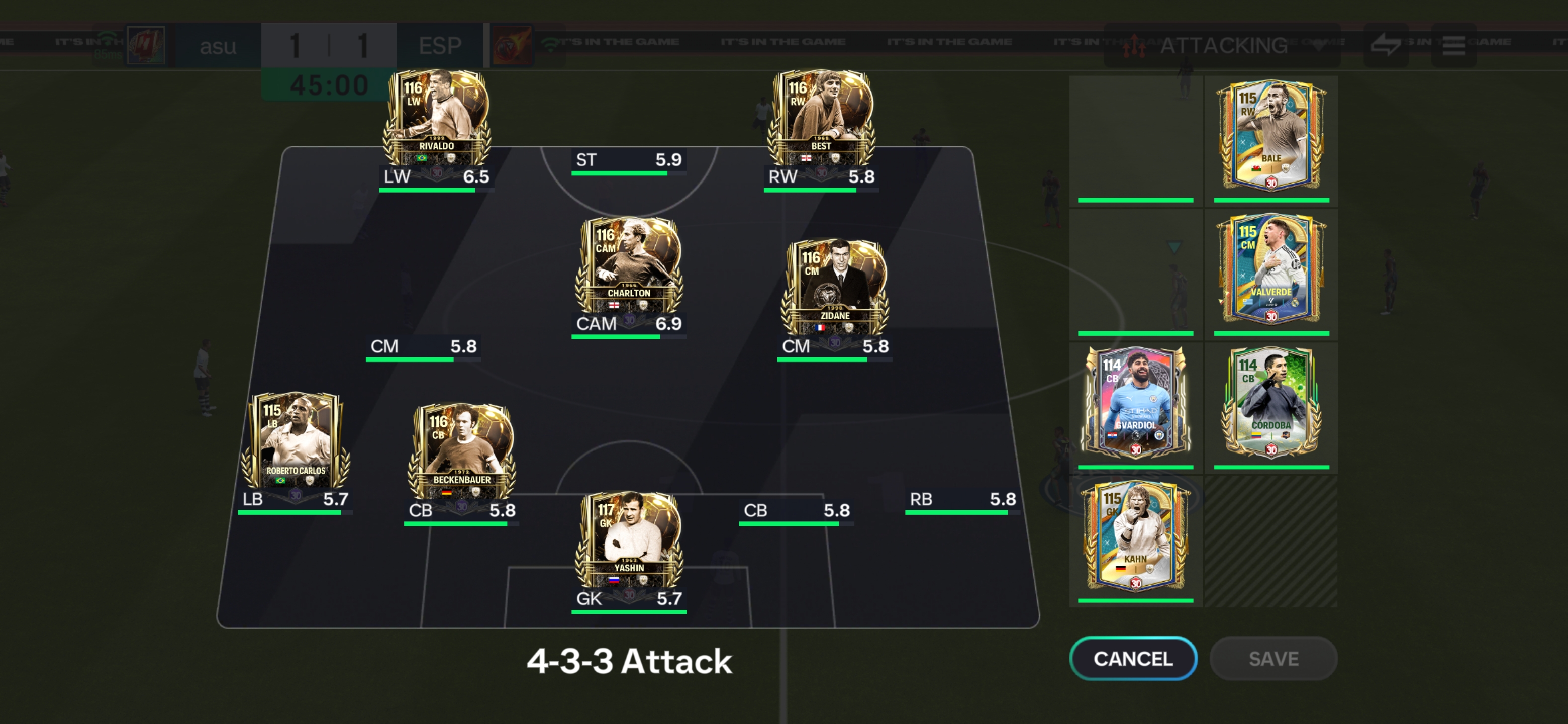This screenshot has width=1568, height=724.
Task: Cancel the lineup changes
Action: (1133, 658)
